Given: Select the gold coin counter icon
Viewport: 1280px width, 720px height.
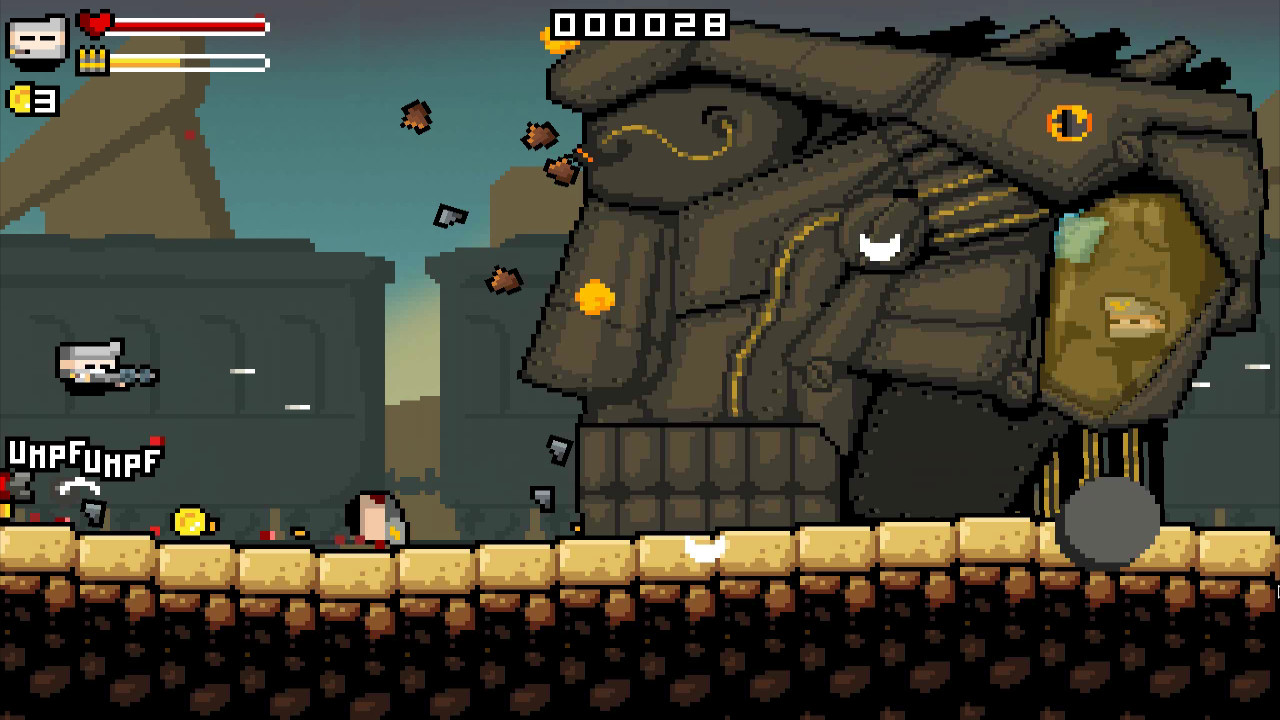Looking at the screenshot, I should click(22, 100).
